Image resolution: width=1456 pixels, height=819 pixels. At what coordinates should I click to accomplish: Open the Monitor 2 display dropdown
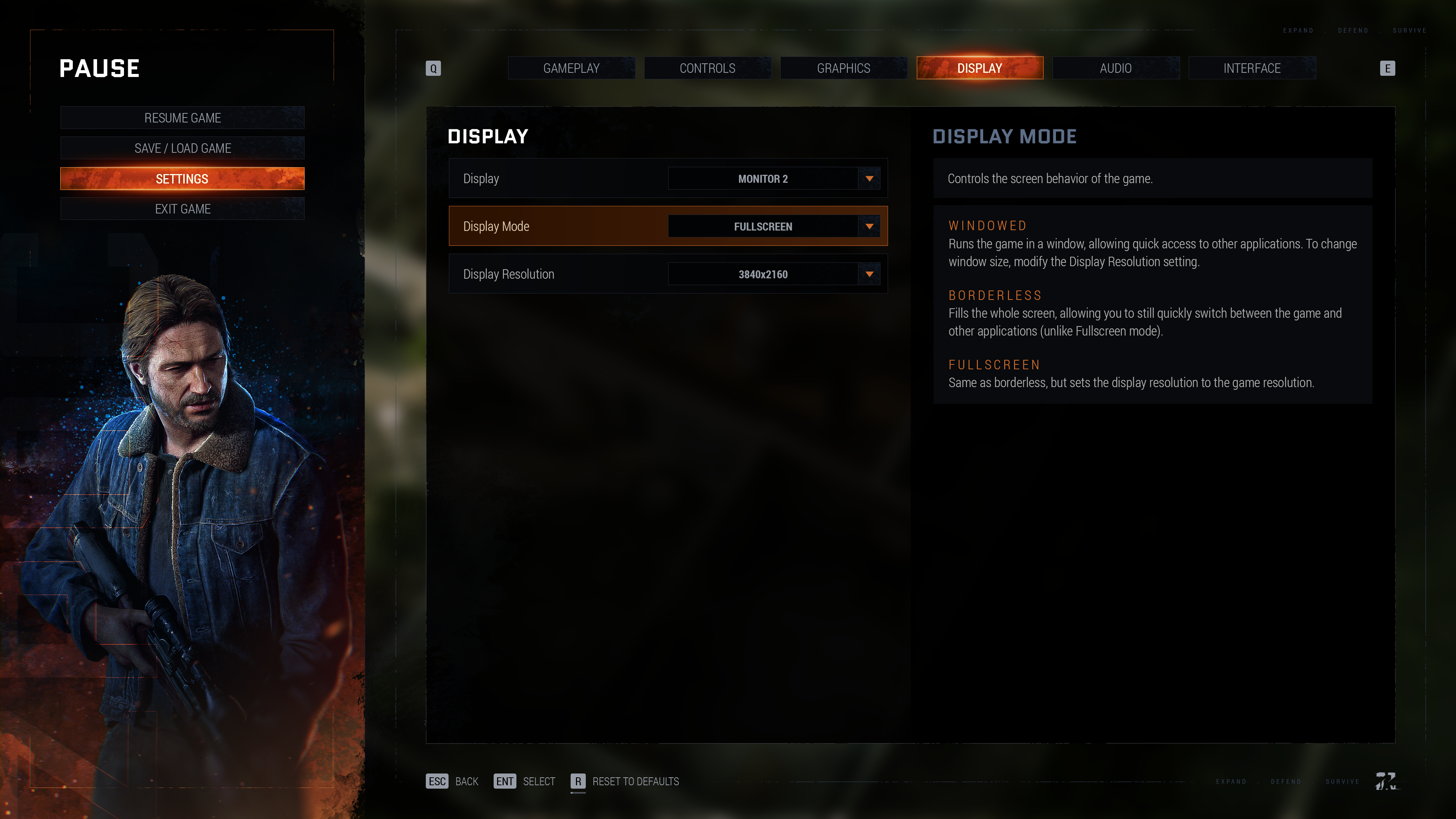click(x=773, y=179)
